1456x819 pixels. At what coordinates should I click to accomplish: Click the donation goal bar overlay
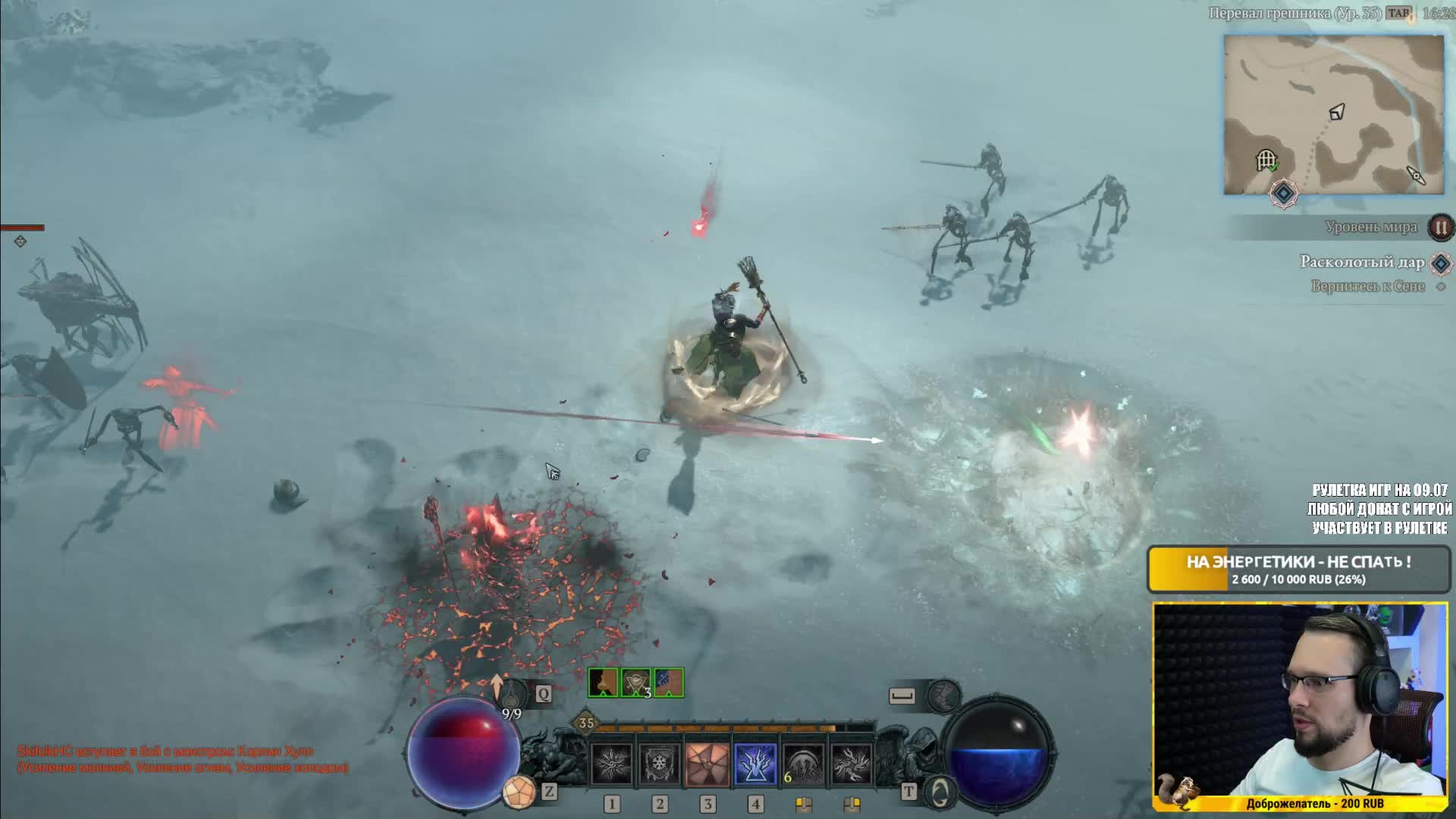1298,570
